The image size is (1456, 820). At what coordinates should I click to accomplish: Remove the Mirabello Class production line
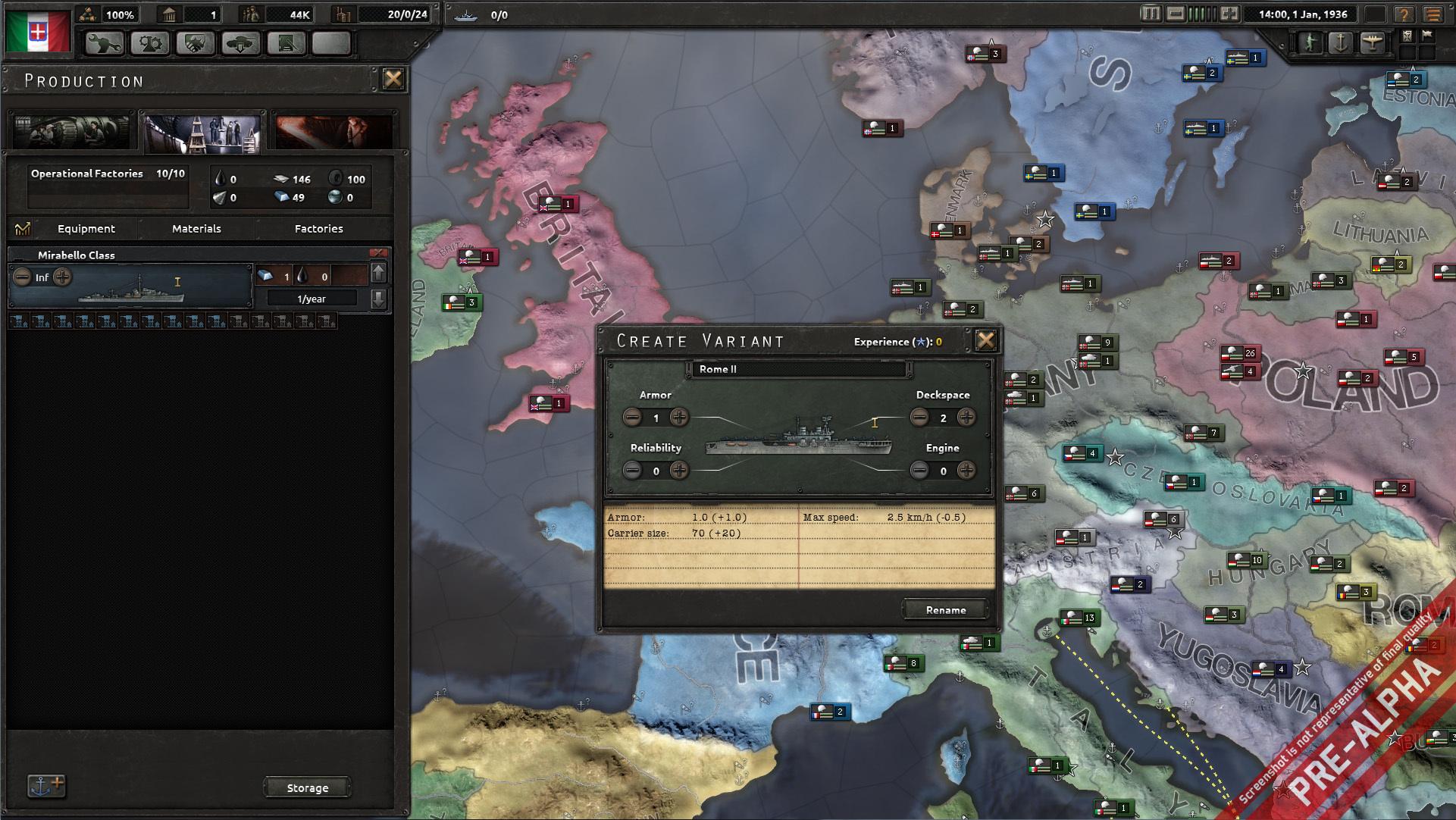click(x=378, y=253)
